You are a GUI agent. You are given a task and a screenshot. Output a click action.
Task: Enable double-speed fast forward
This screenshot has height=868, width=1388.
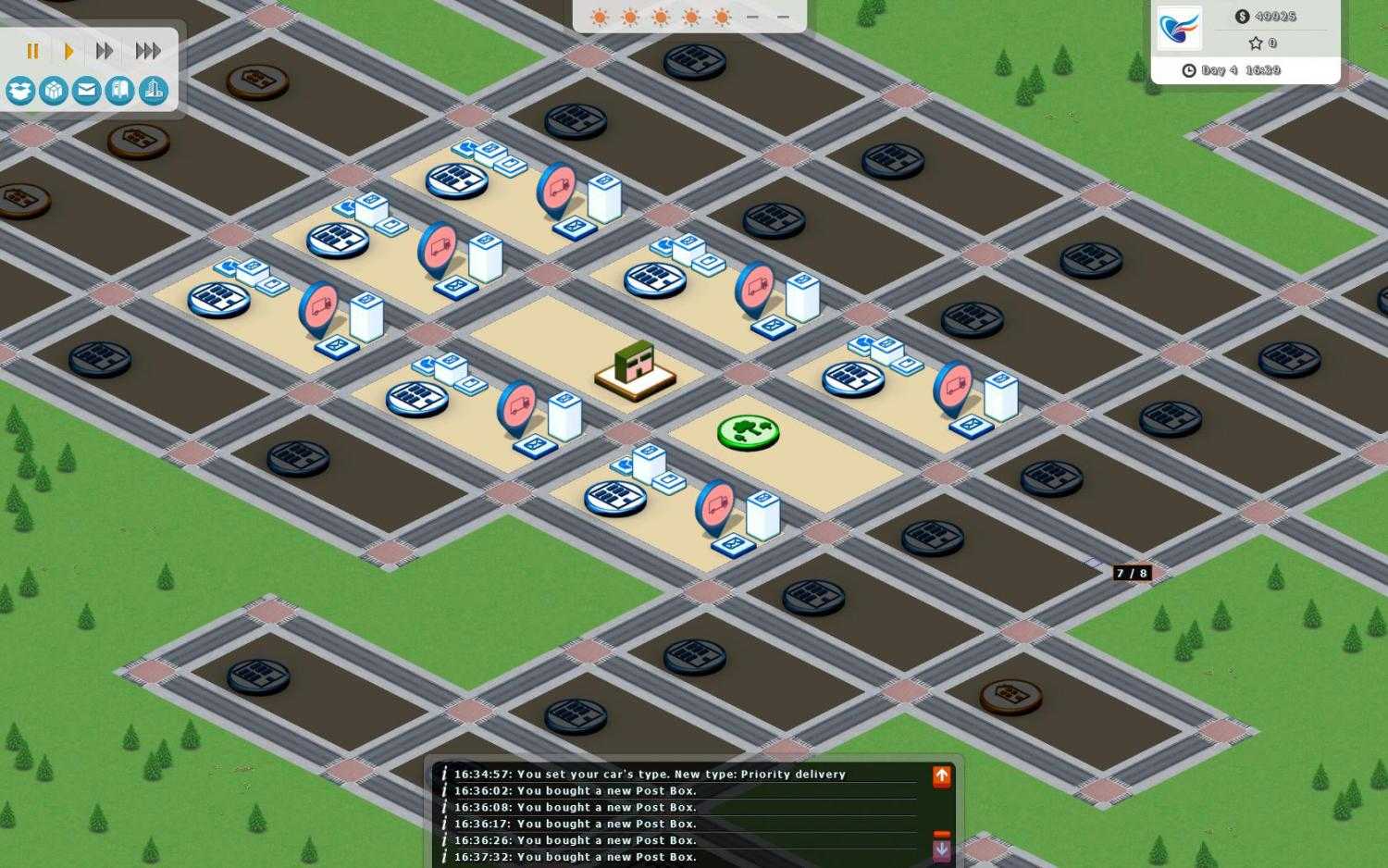pyautogui.click(x=103, y=51)
